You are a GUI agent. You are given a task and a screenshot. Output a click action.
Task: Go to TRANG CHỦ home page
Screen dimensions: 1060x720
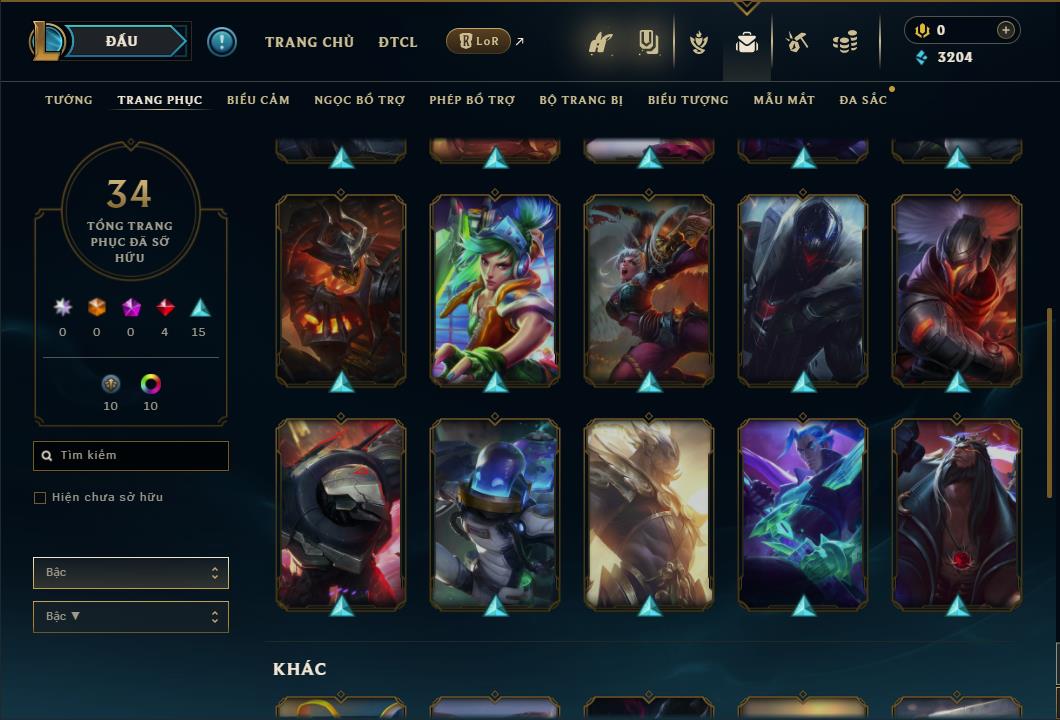pyautogui.click(x=309, y=42)
